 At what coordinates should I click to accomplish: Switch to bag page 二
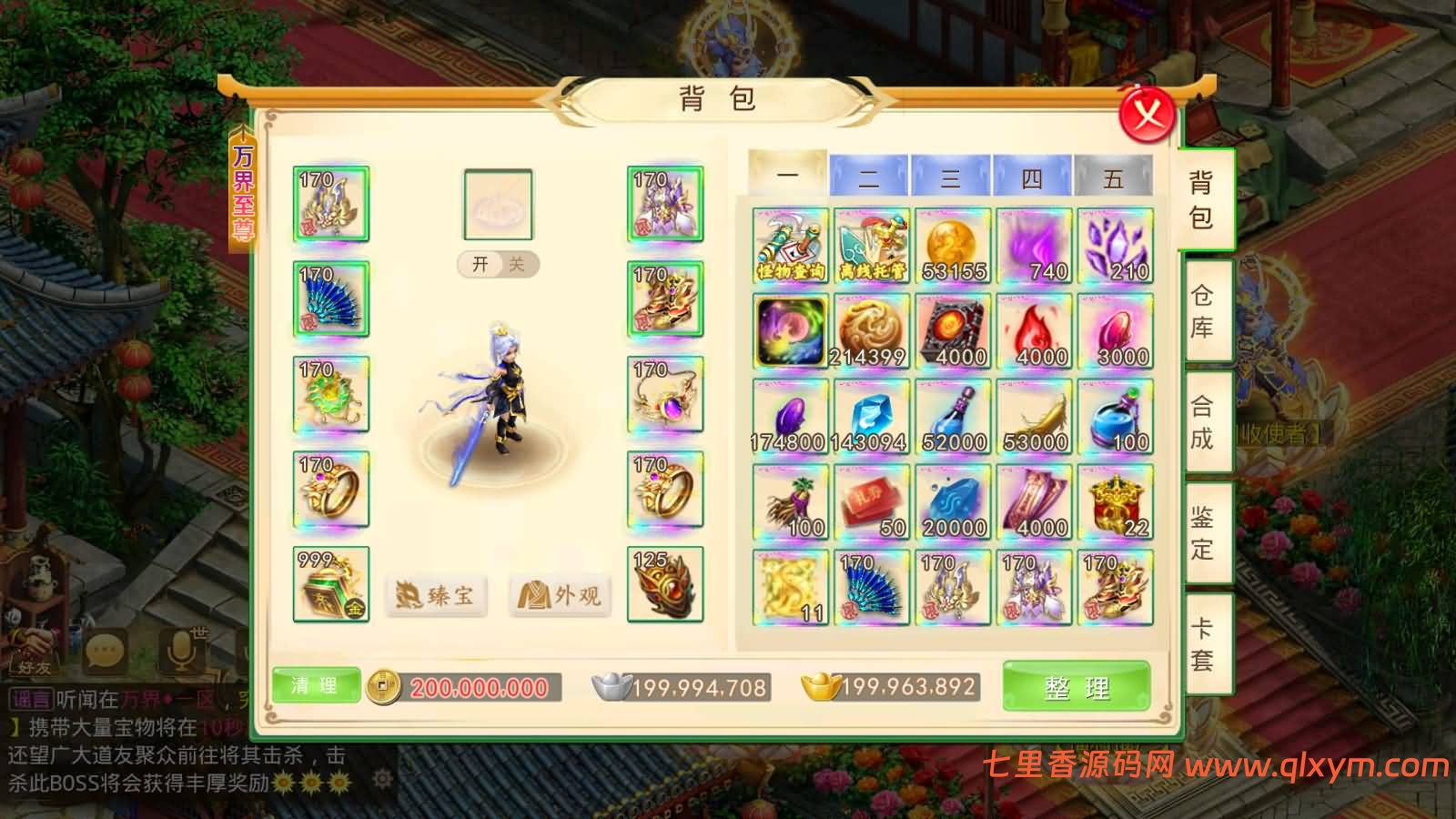click(868, 176)
